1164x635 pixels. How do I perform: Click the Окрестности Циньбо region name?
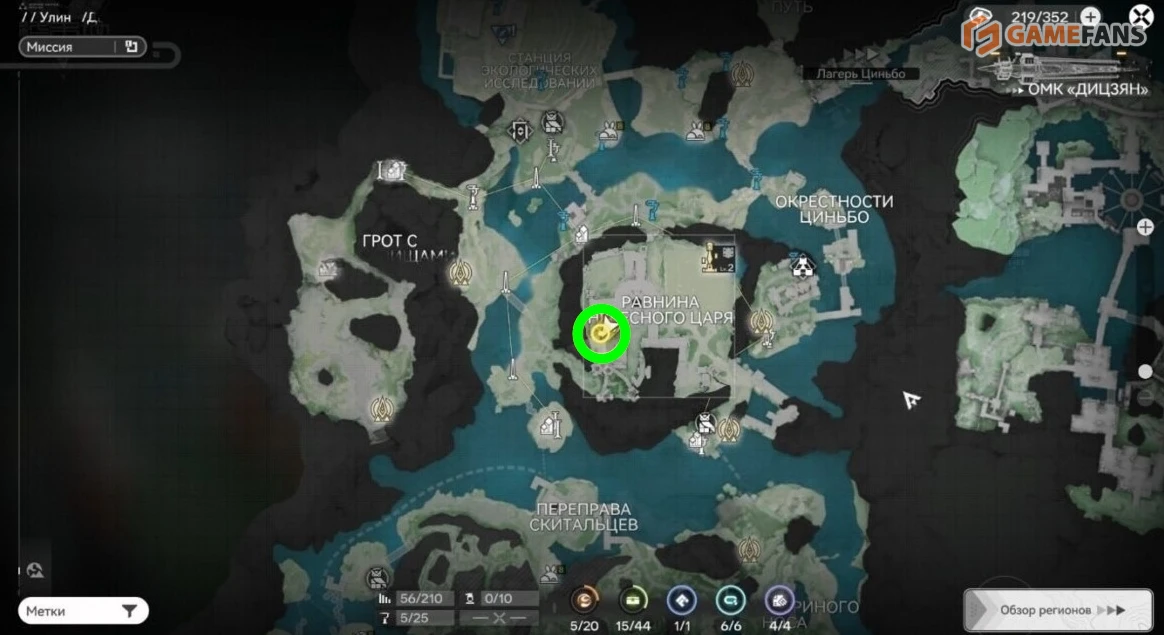tap(834, 209)
